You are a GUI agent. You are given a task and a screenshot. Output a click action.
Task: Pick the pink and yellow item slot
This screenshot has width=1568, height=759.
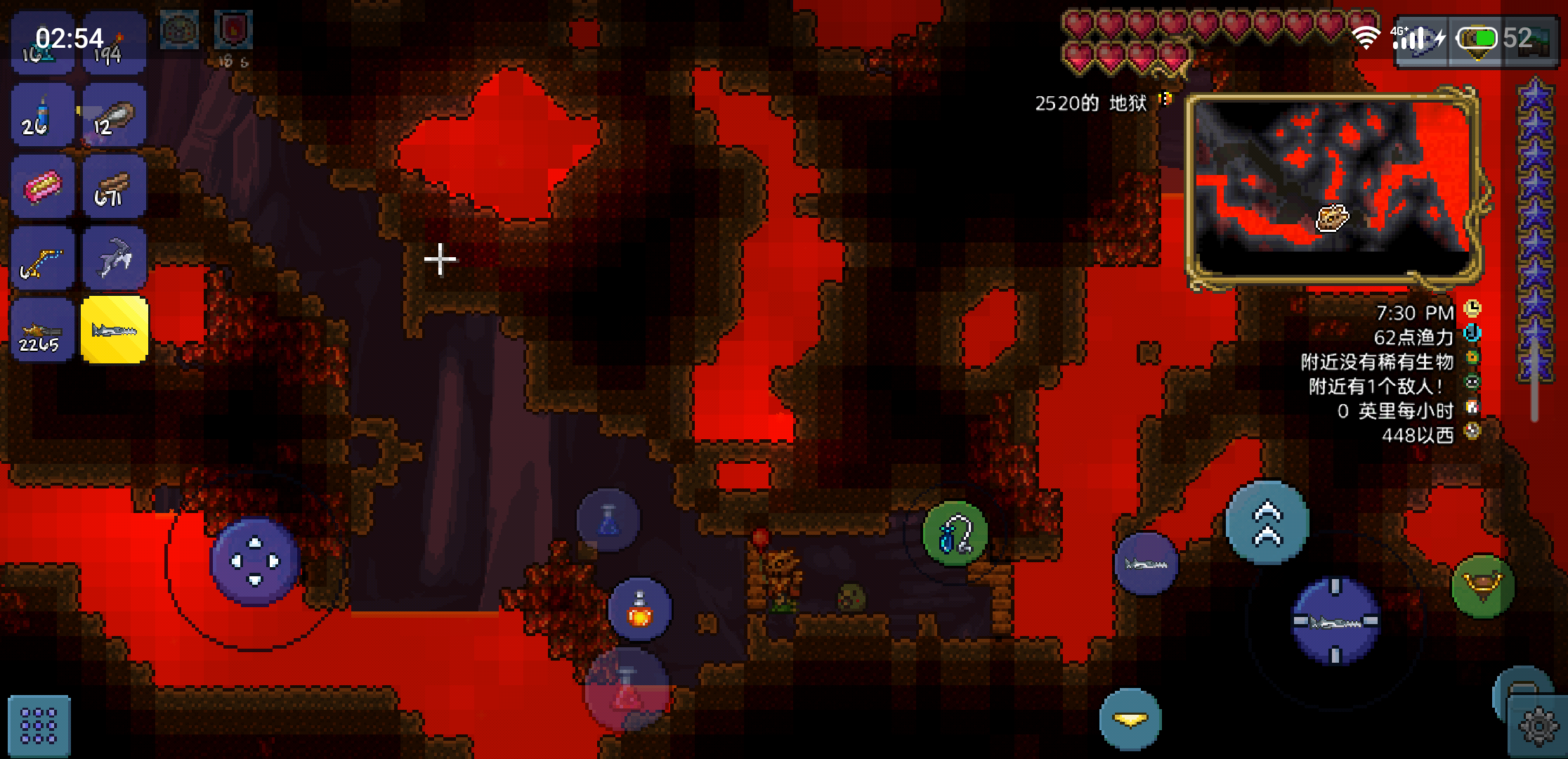pyautogui.click(x=42, y=187)
